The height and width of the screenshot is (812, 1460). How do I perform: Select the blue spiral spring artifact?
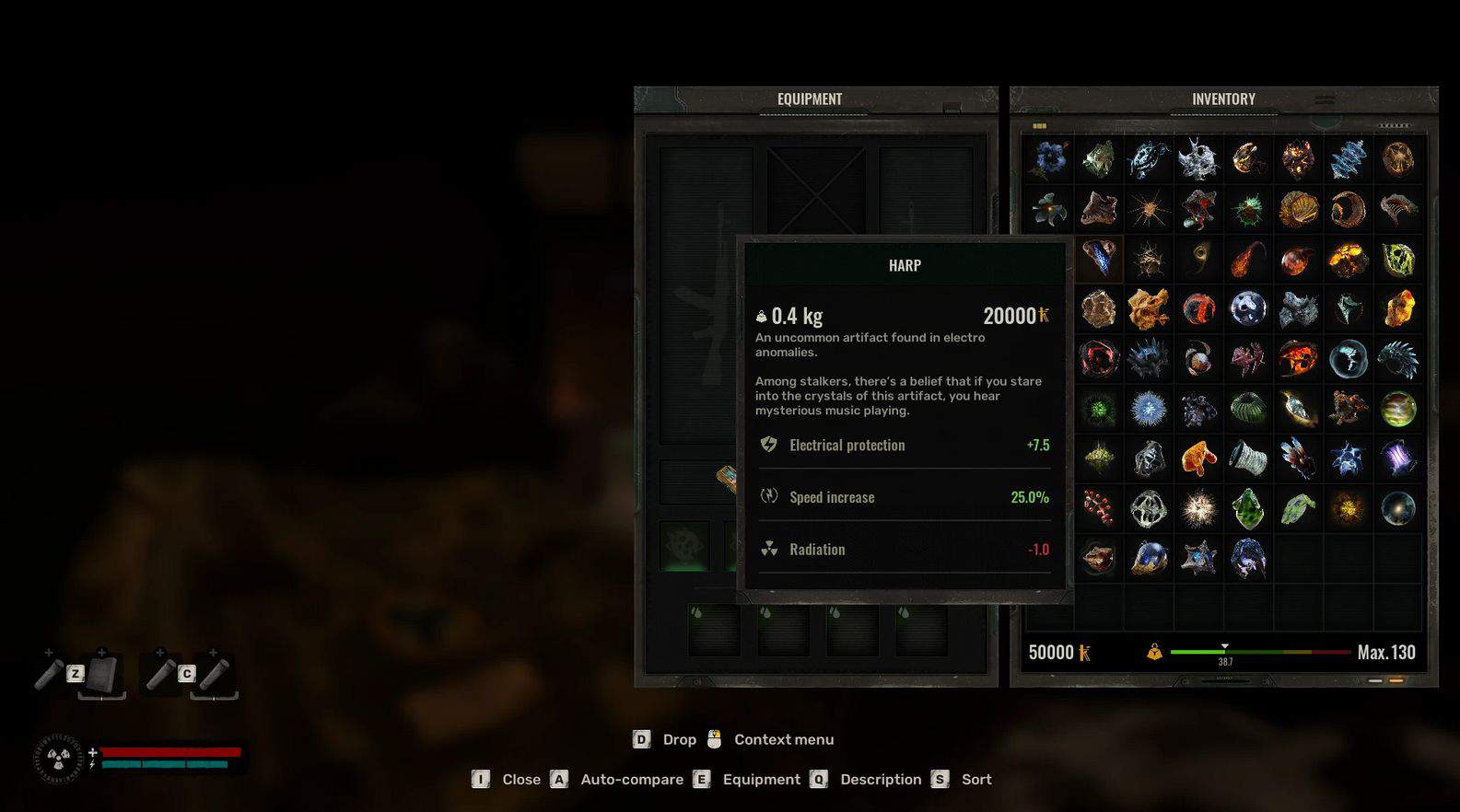[x=1348, y=159]
